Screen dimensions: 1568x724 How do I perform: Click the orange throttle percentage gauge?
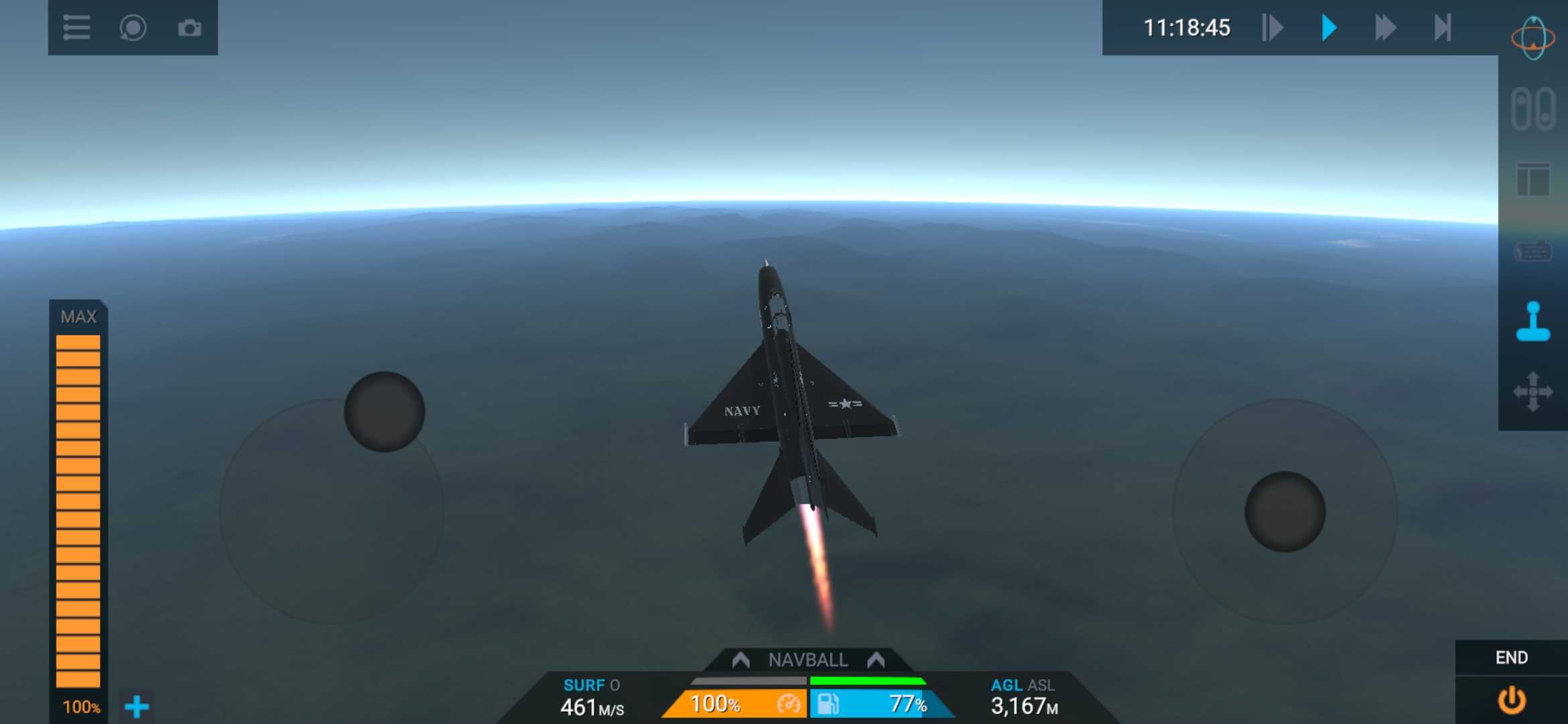[734, 704]
